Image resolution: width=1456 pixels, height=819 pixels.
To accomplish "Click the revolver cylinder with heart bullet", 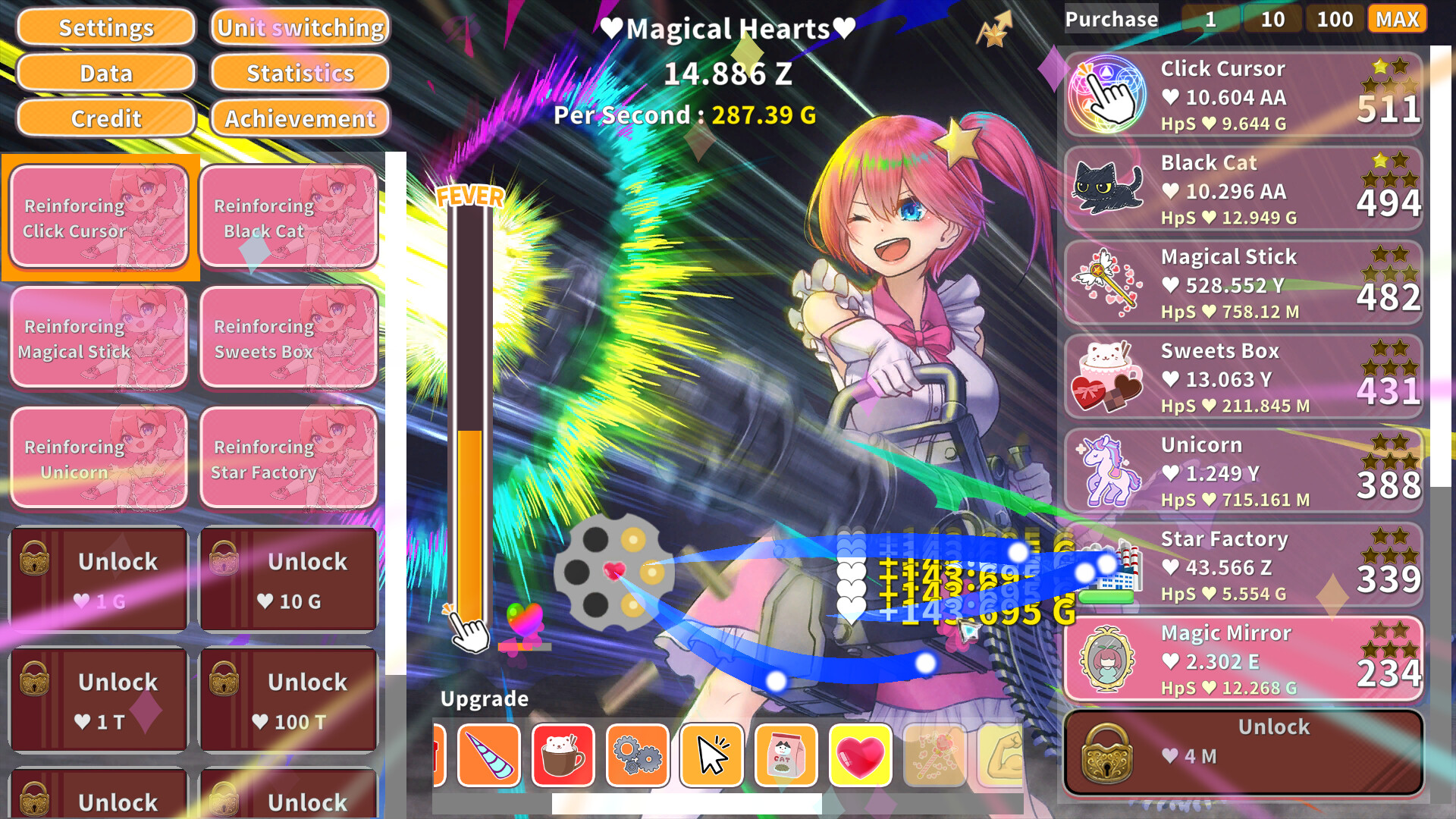I will click(x=616, y=574).
